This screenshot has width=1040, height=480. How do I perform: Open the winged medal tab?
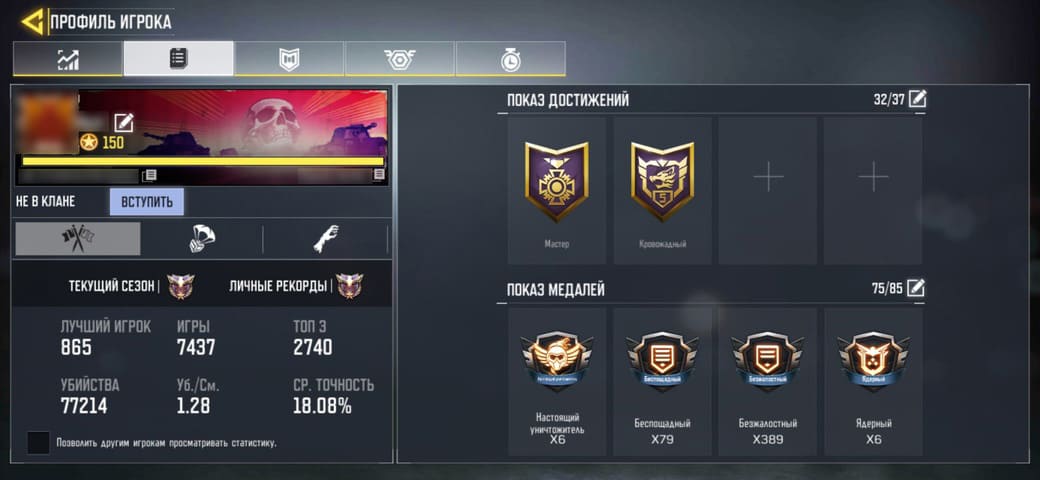point(400,59)
